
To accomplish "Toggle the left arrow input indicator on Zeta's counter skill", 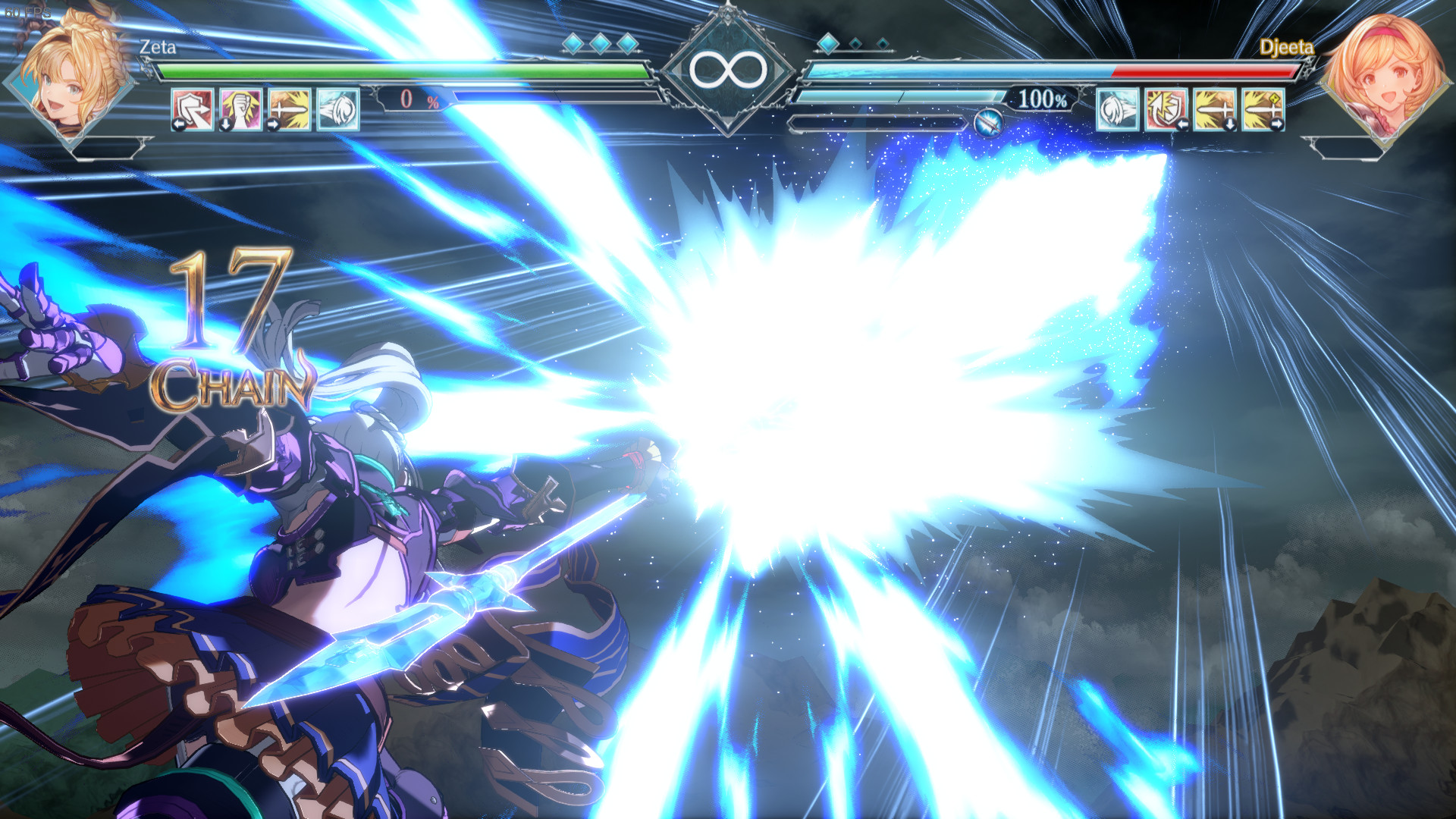I will pos(180,124).
